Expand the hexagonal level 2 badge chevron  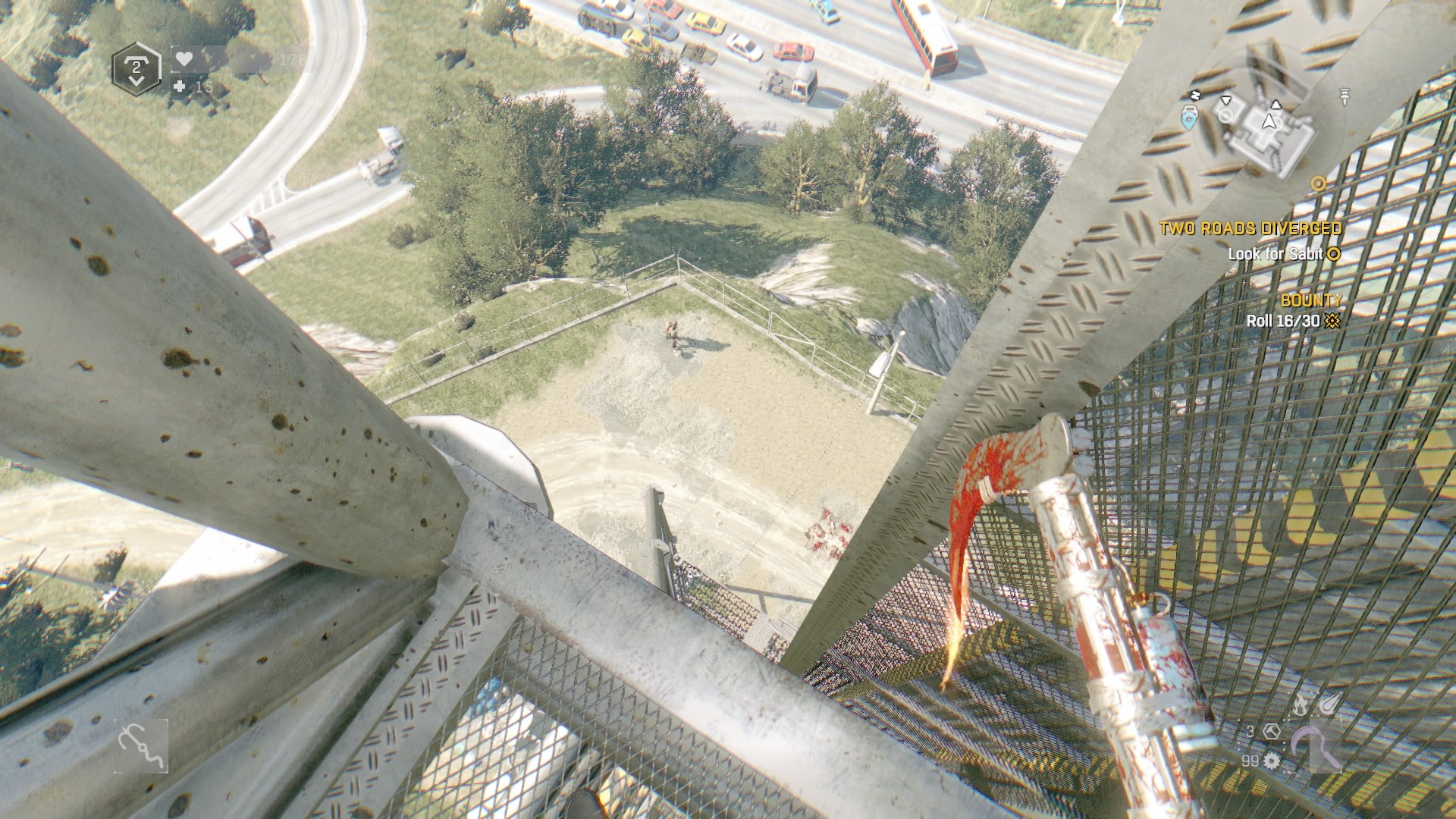point(136,80)
